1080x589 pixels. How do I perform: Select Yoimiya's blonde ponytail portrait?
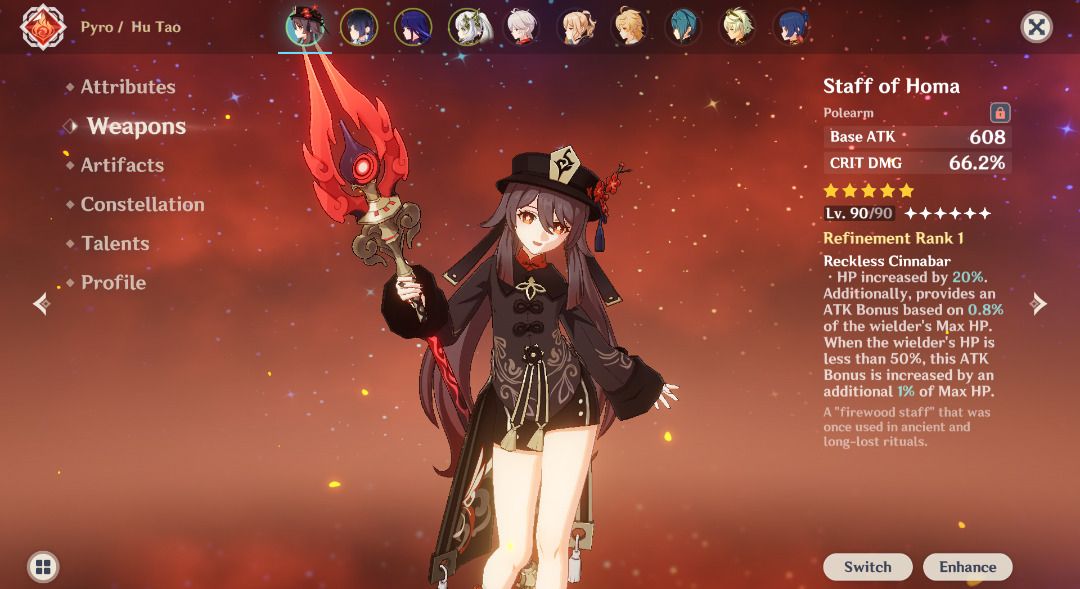(x=575, y=27)
